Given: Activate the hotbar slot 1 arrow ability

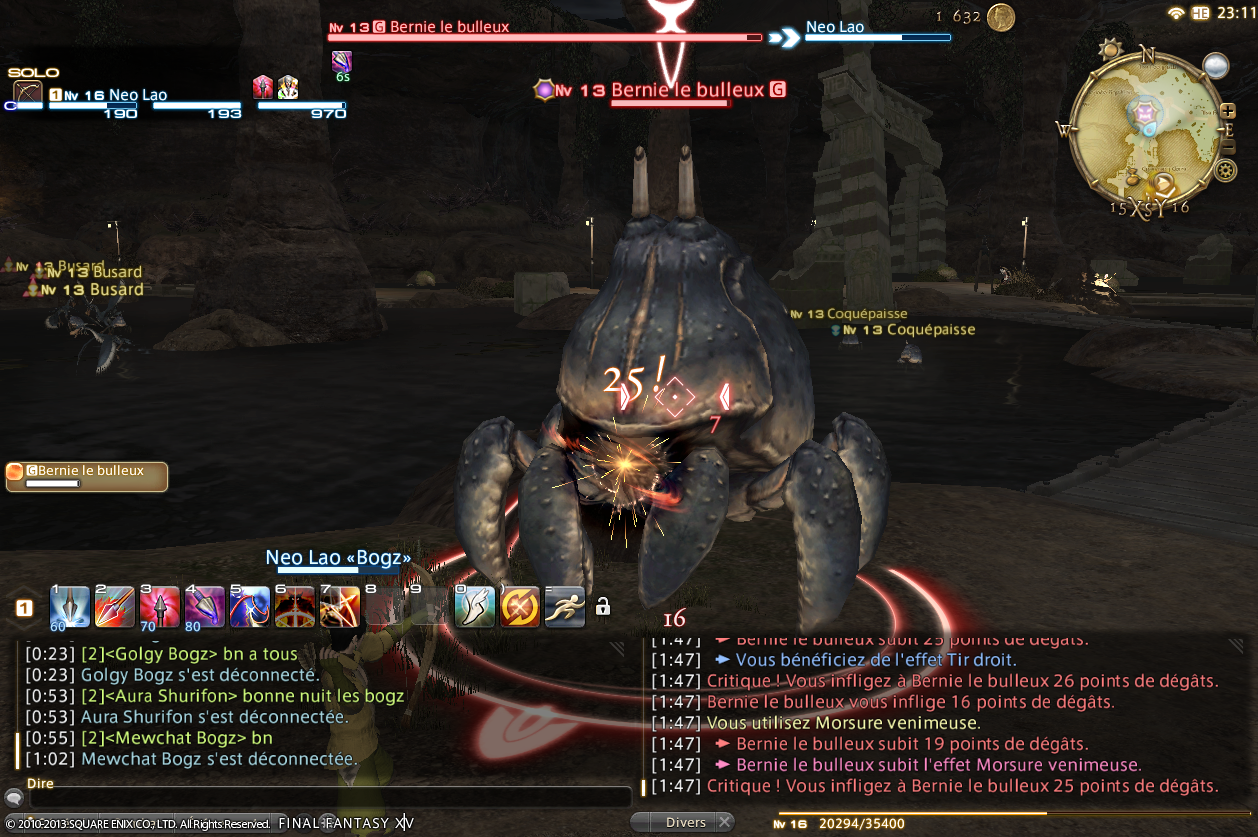Looking at the screenshot, I should tap(69, 606).
